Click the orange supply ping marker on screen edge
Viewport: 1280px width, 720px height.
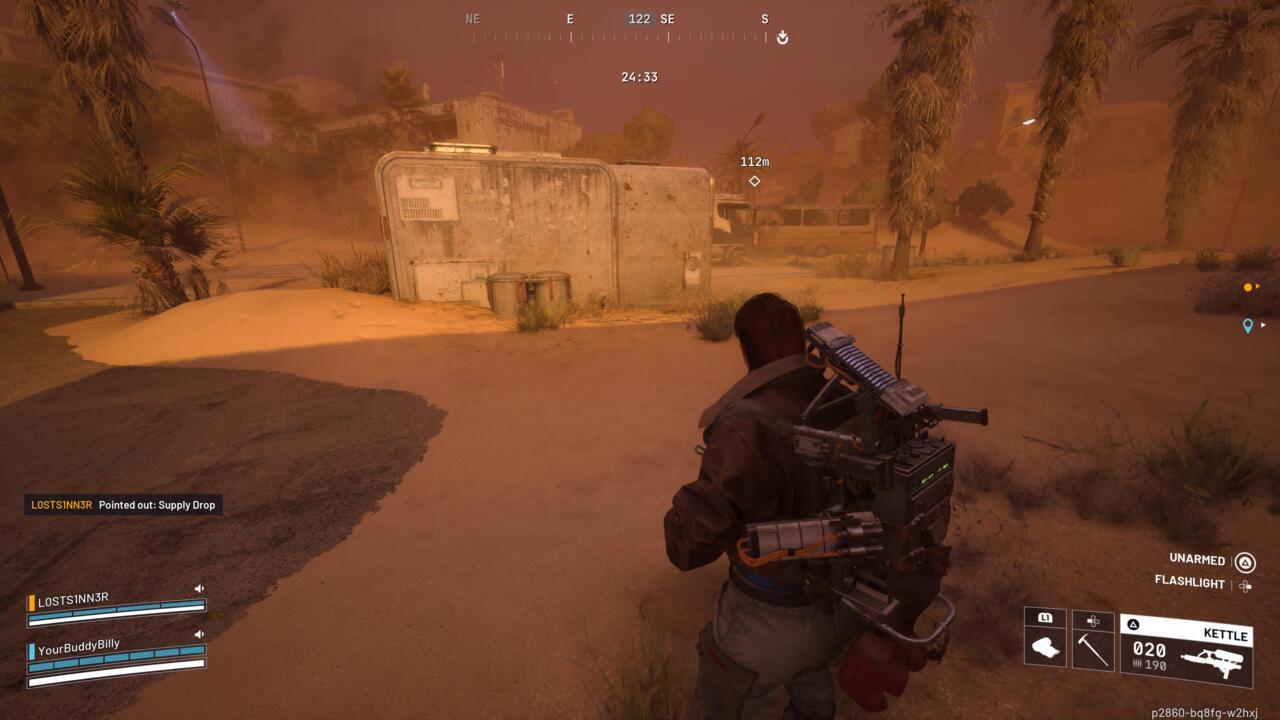[x=1247, y=287]
